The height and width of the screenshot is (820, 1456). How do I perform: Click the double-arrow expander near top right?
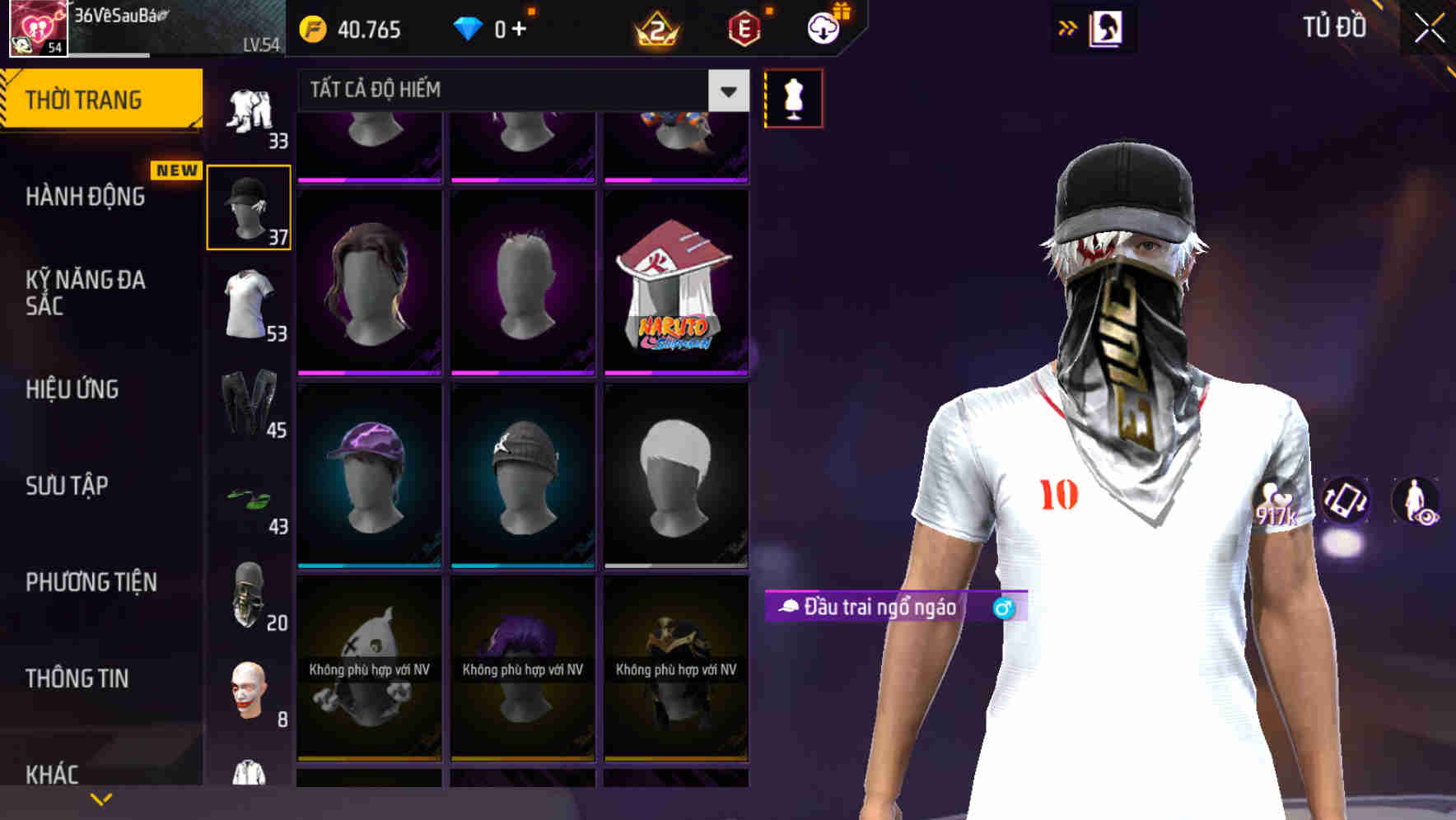(1066, 27)
